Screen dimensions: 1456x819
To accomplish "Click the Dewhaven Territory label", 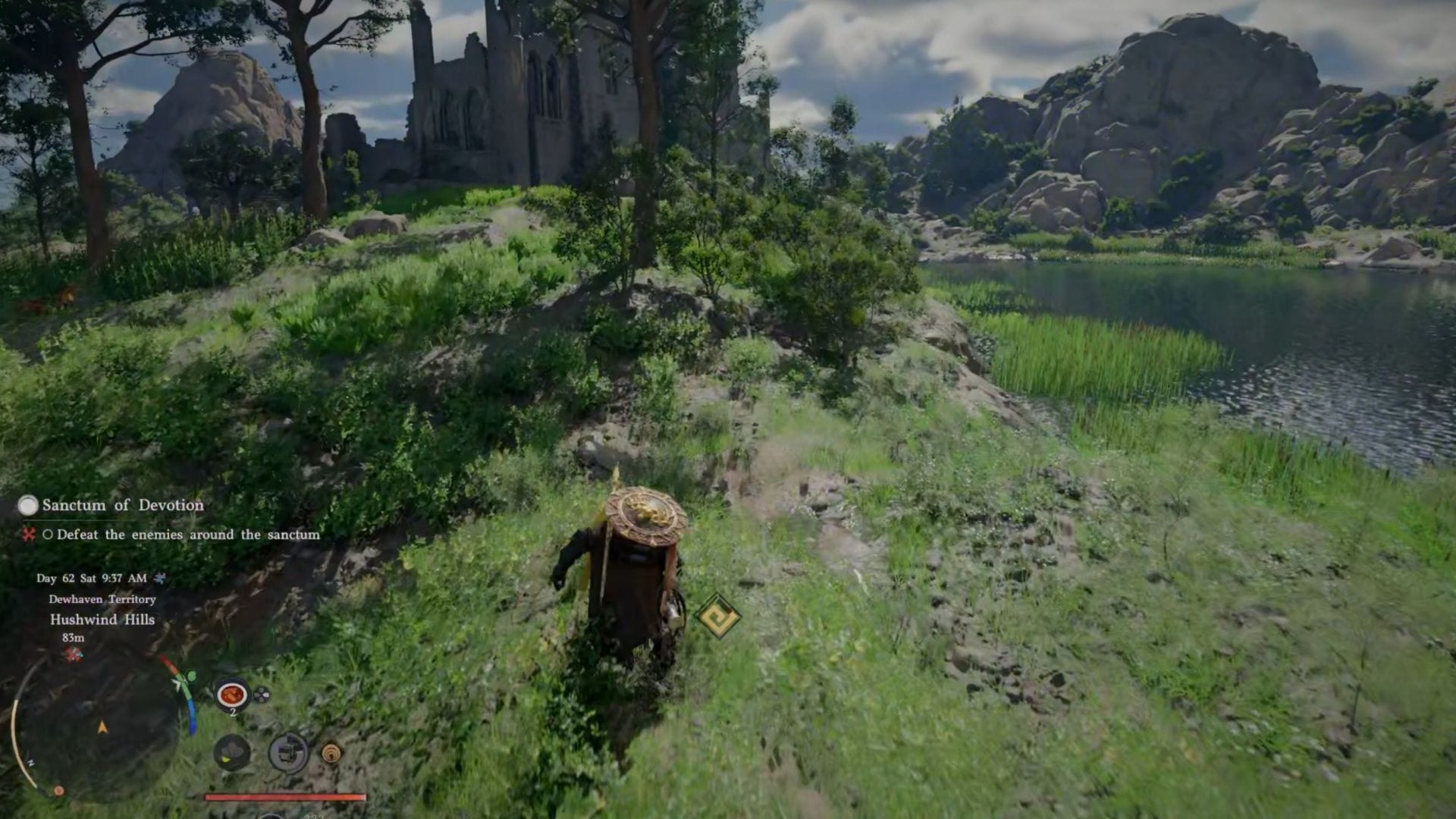I will 102,599.
